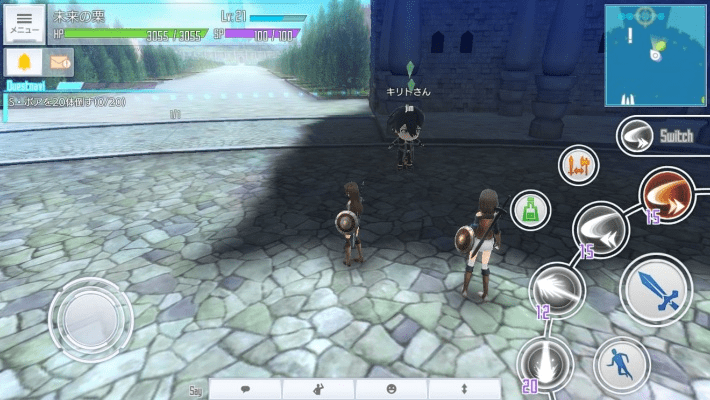Toggle the orange sword-arrows skill swap icon
The height and width of the screenshot is (400, 710).
point(577,163)
